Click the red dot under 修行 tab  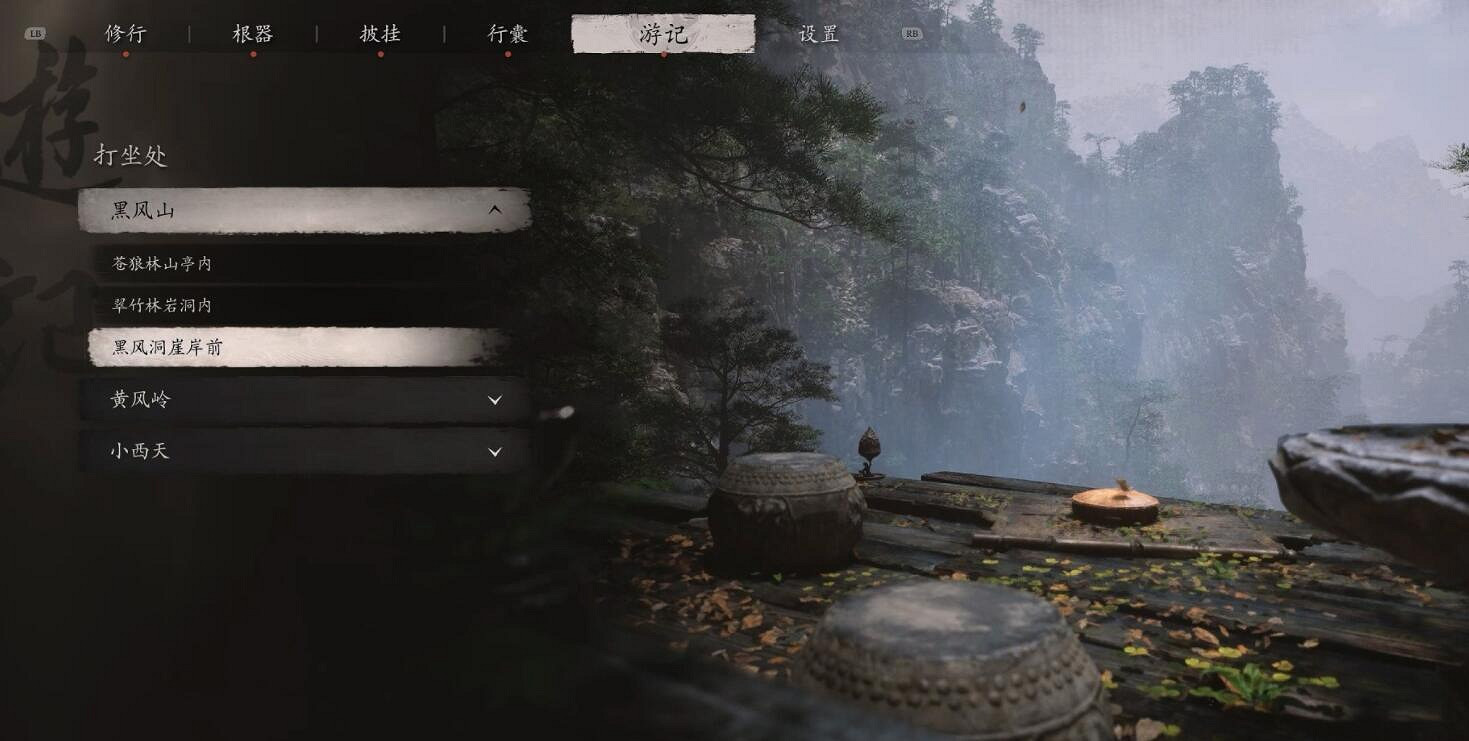pos(125,52)
